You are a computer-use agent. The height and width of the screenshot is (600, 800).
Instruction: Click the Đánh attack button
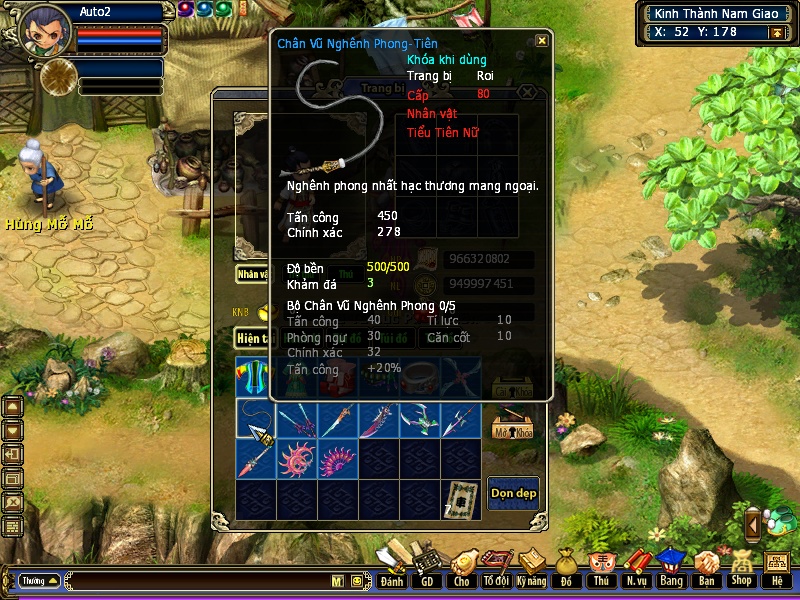tap(391, 570)
